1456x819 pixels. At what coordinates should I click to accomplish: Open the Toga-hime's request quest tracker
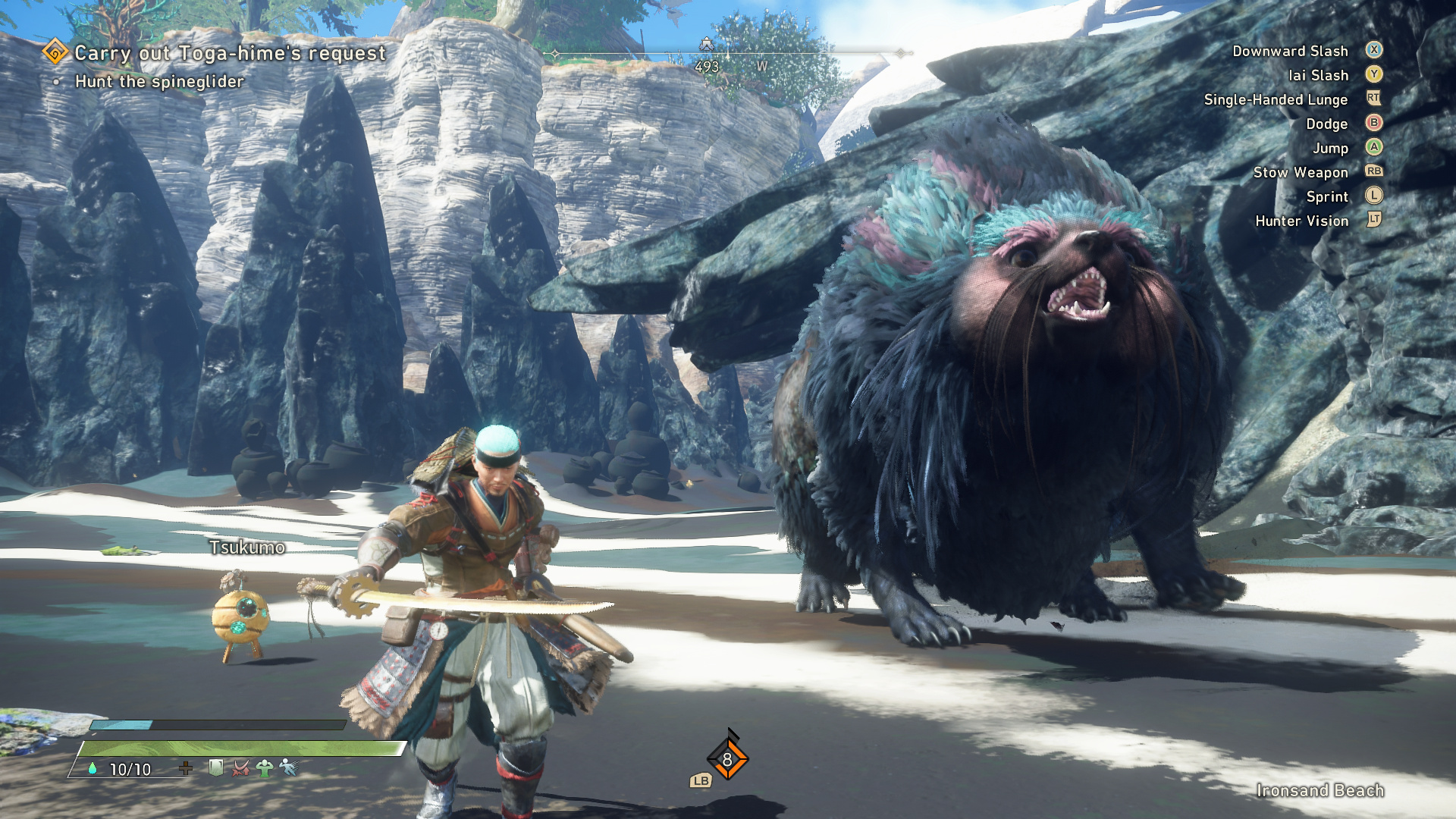[x=230, y=53]
